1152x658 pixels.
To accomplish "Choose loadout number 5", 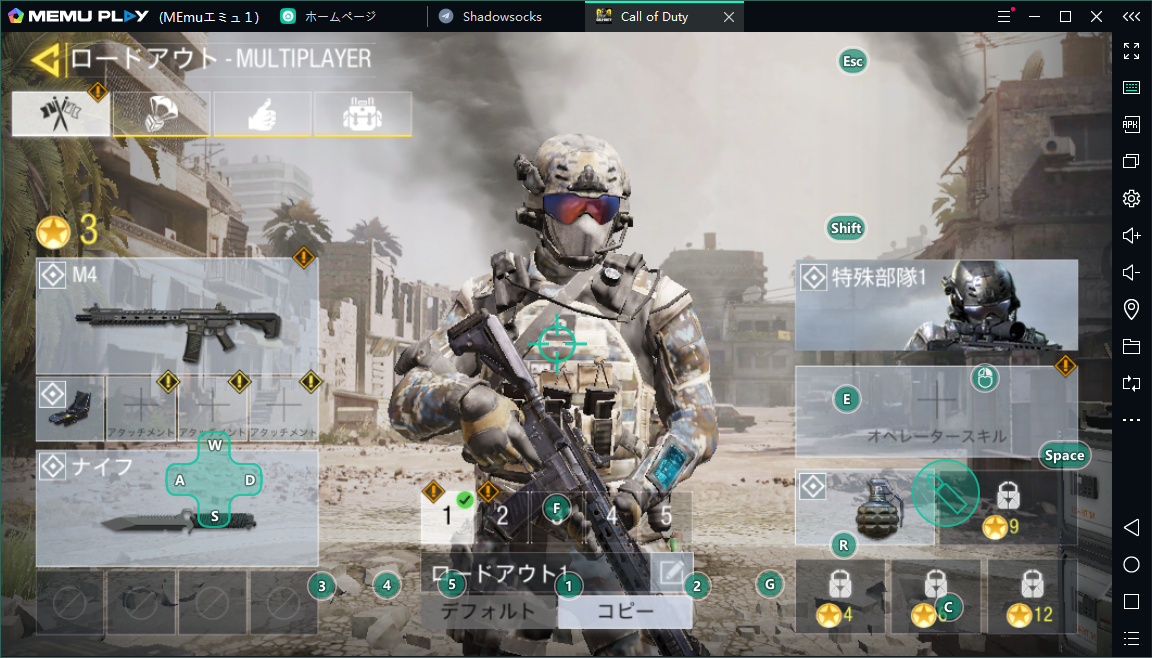I will (x=666, y=516).
